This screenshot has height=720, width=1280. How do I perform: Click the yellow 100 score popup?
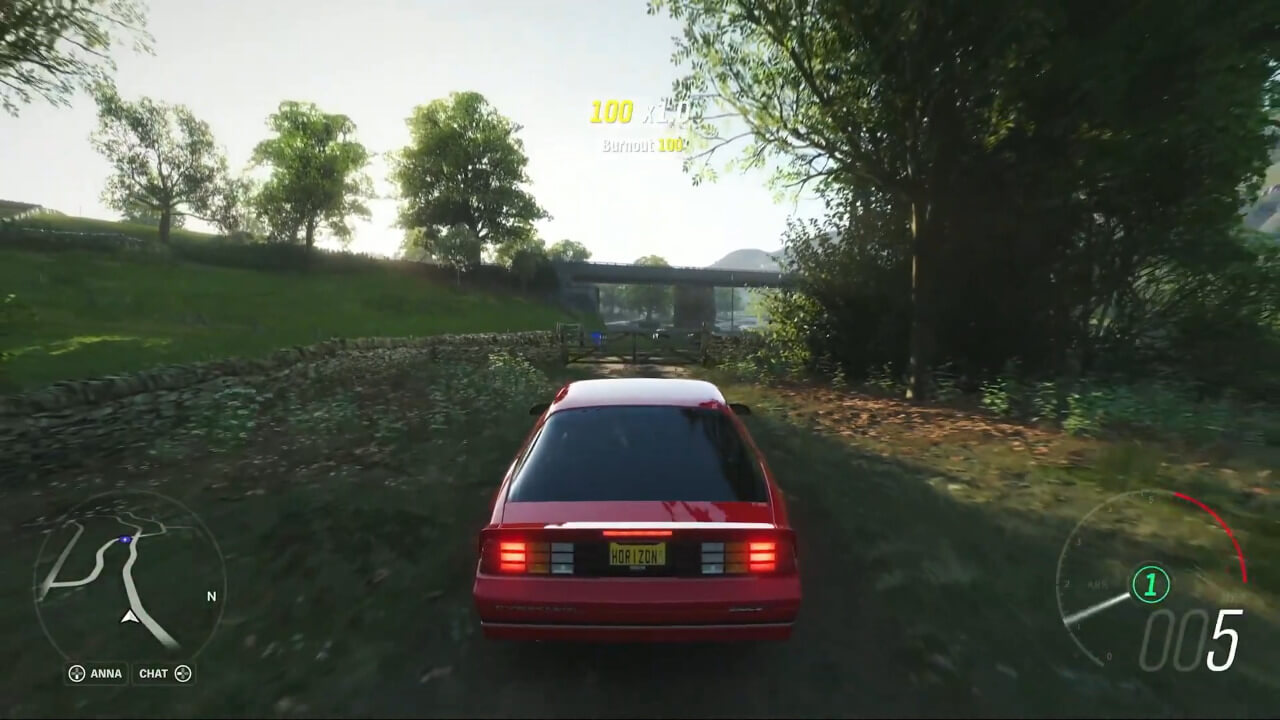pyautogui.click(x=610, y=111)
